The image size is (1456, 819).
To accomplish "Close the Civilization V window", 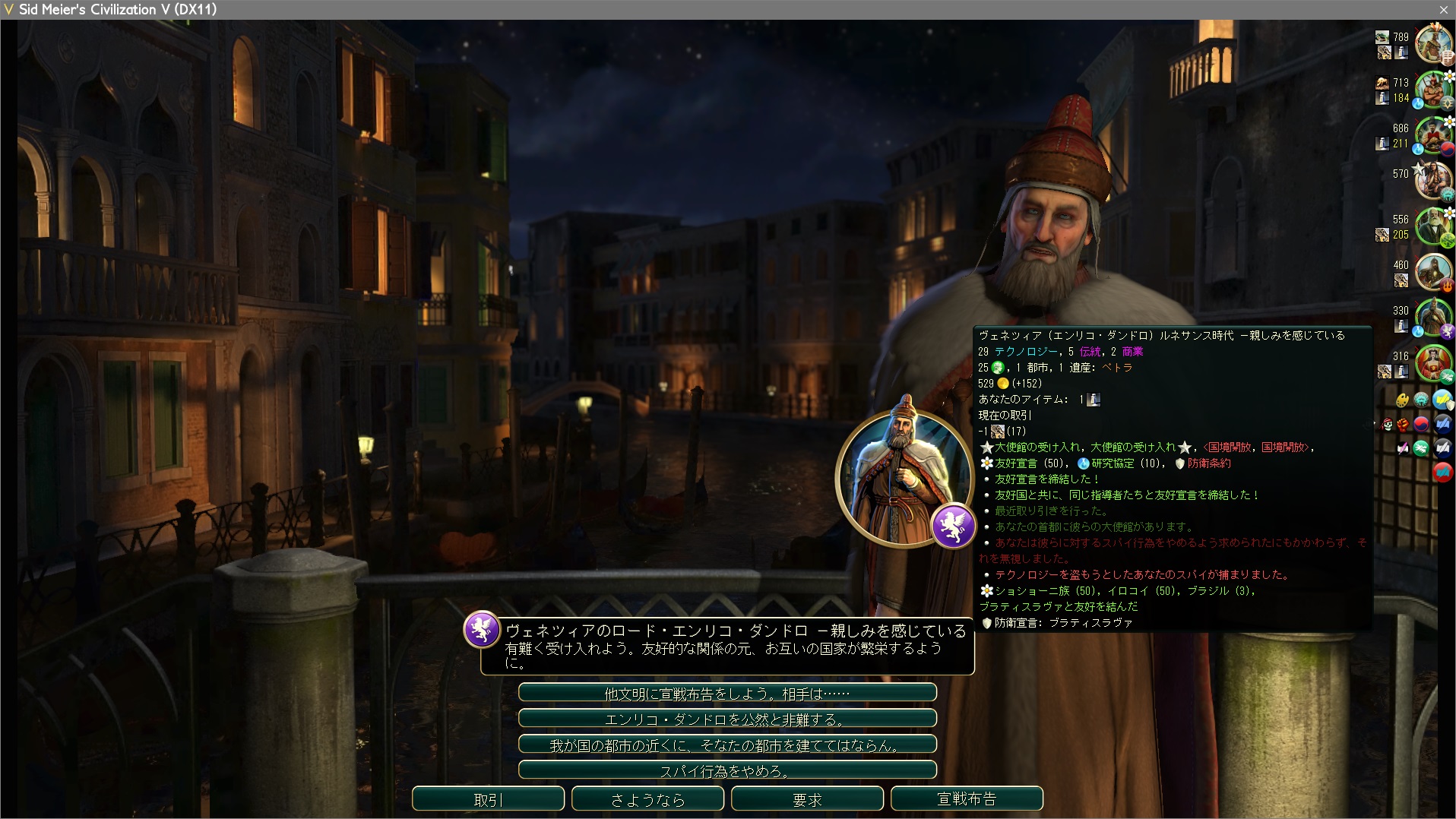I will coord(1443,10).
